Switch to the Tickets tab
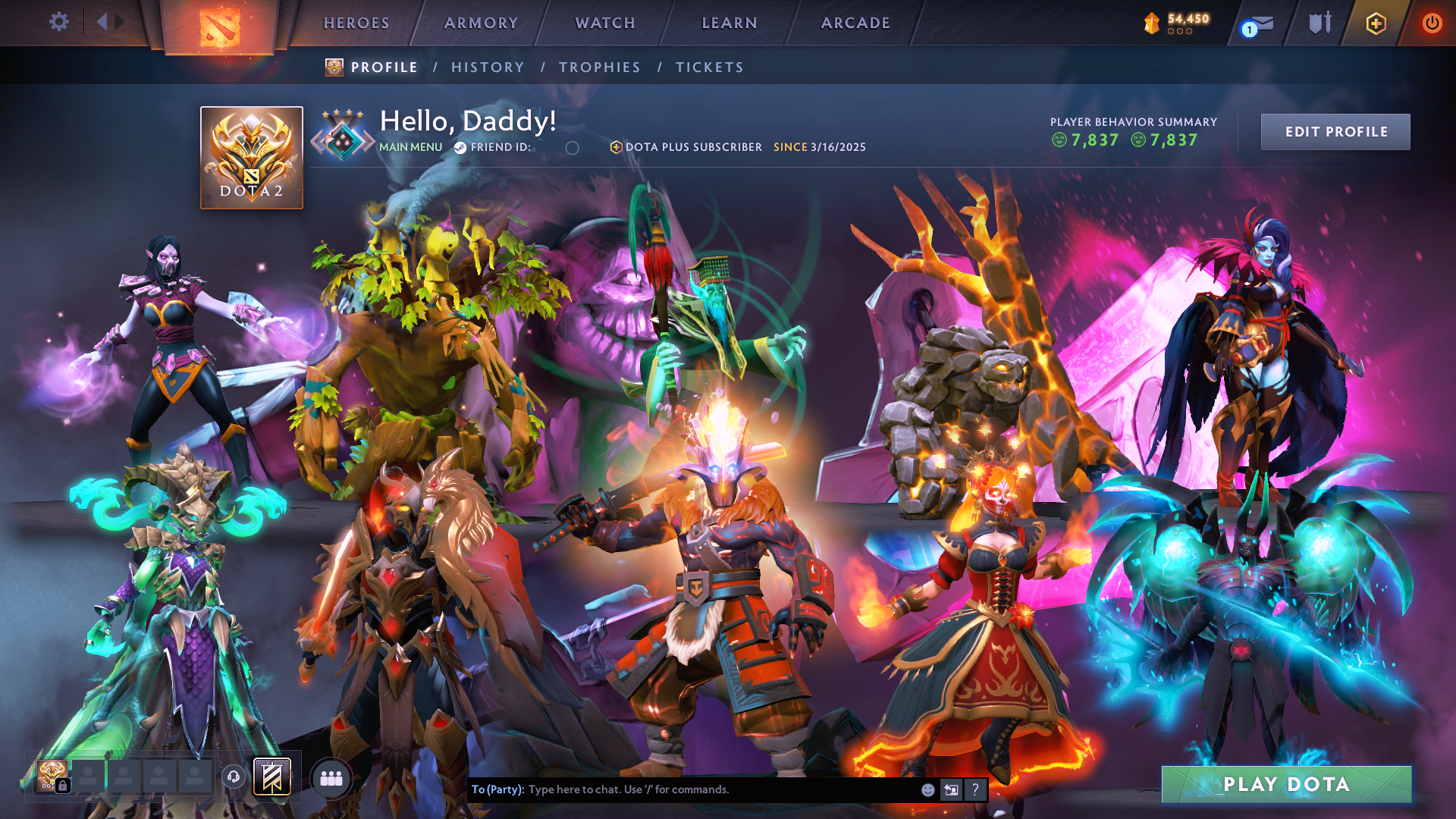 (710, 67)
